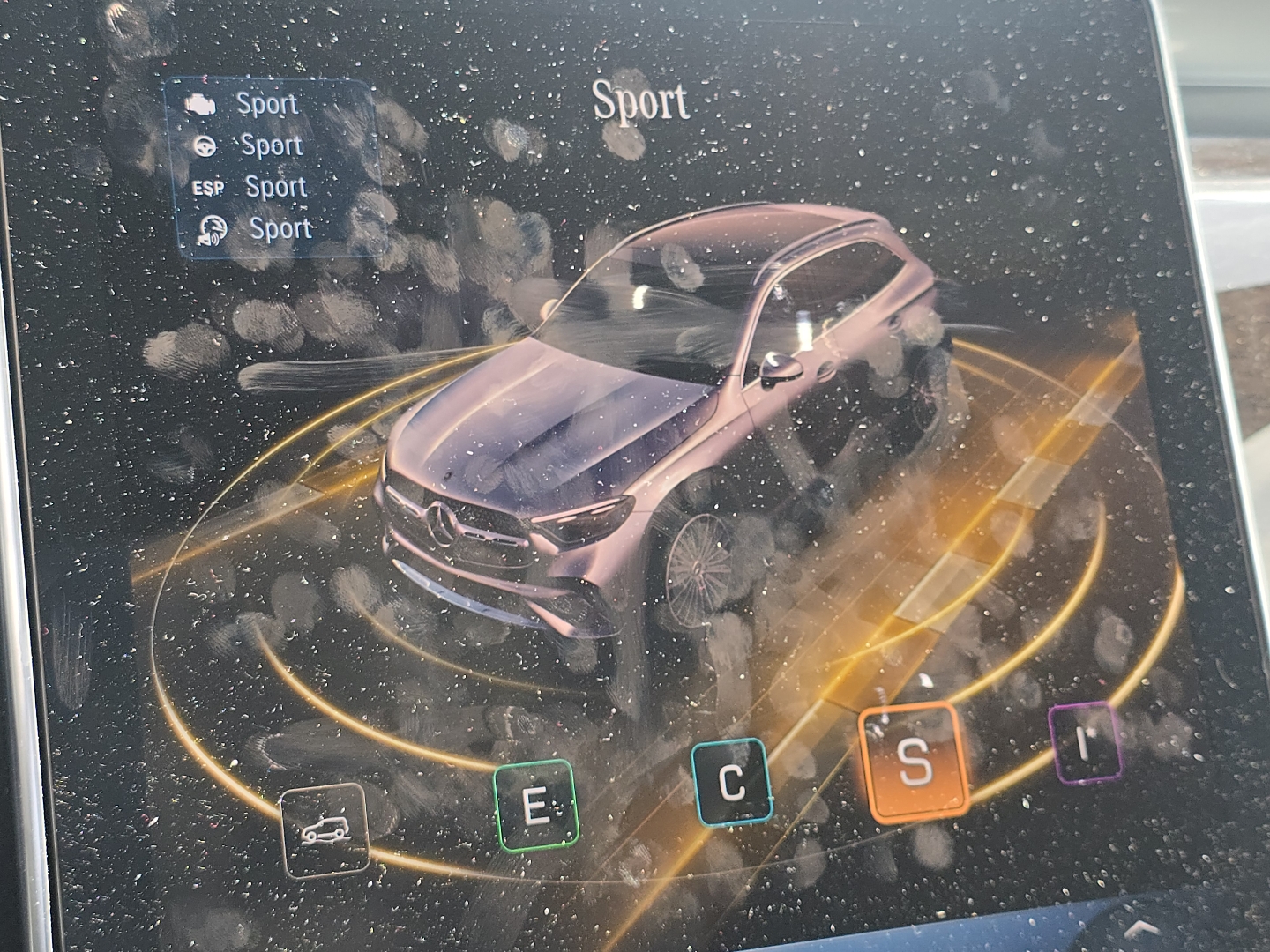
Task: Tap the steering wheel icon in summary panel
Action: tap(205, 145)
